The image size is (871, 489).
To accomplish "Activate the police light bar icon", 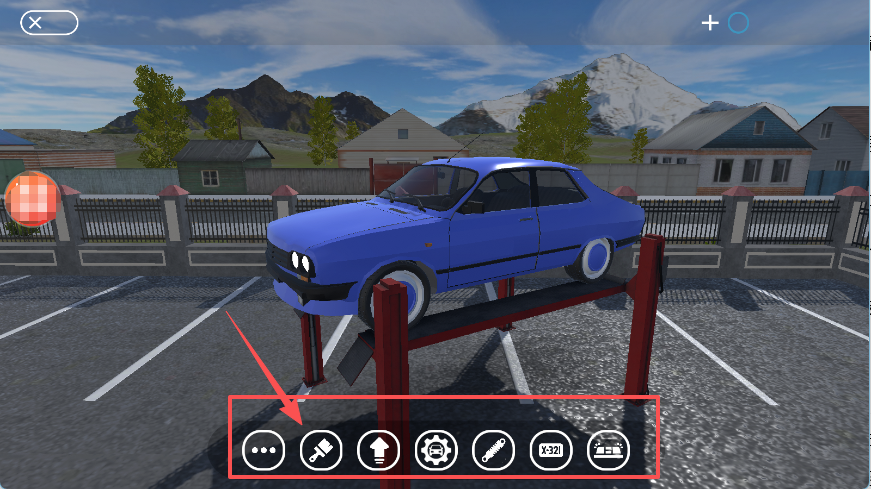I will (x=608, y=451).
